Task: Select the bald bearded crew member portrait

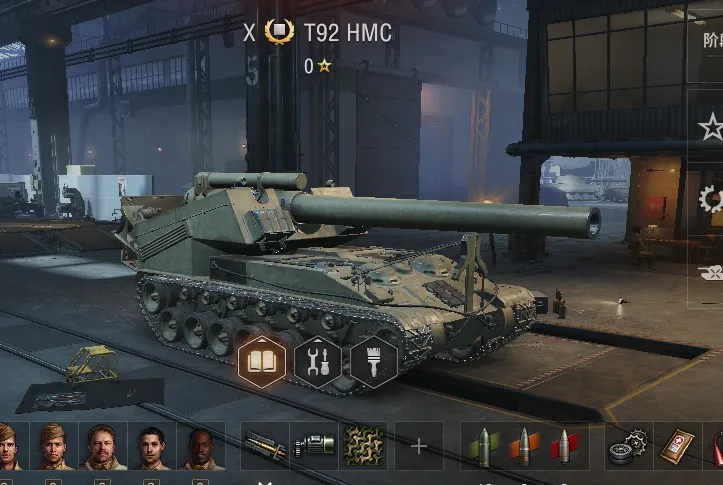Action: [104, 445]
